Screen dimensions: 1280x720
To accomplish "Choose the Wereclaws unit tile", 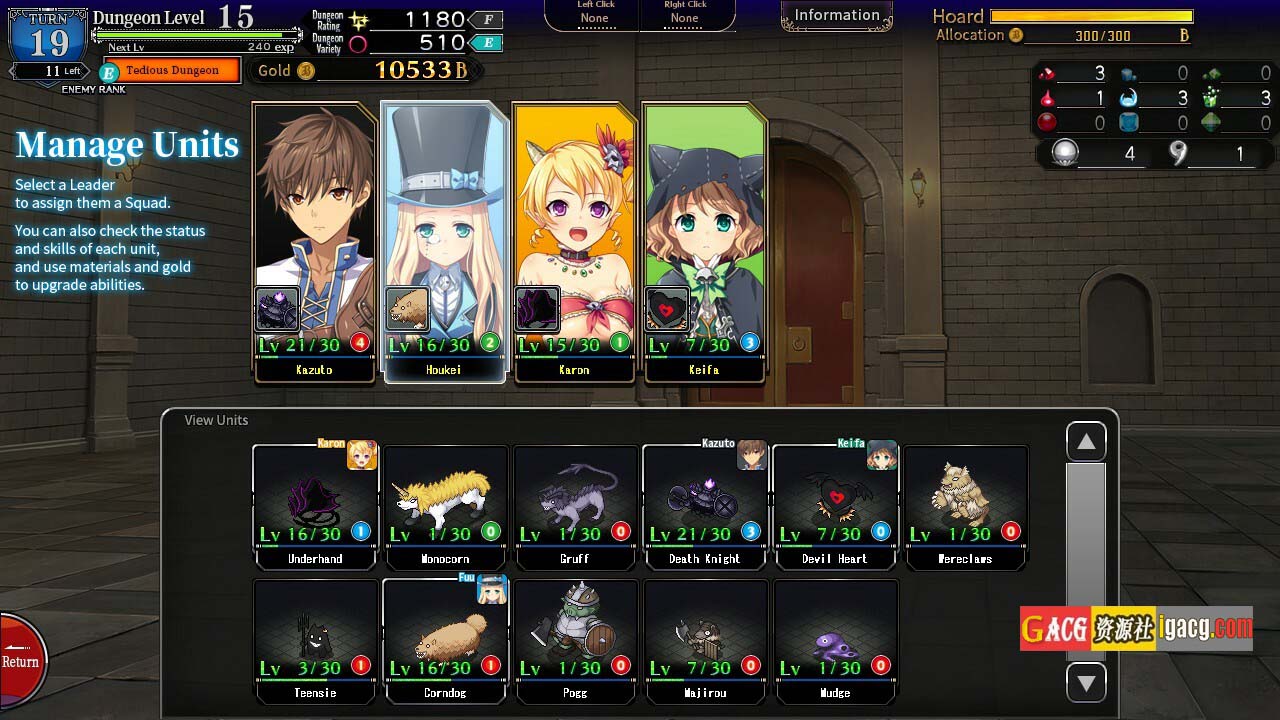I will 965,507.
